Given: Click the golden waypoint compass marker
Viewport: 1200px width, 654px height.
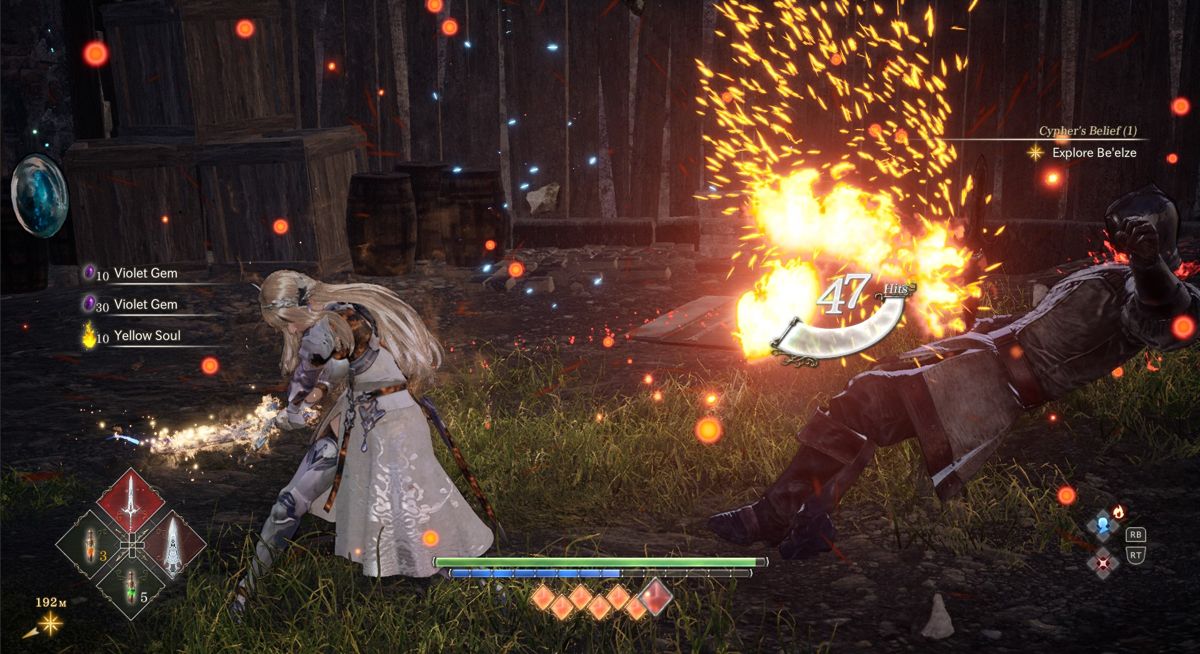Looking at the screenshot, I should (47, 624).
